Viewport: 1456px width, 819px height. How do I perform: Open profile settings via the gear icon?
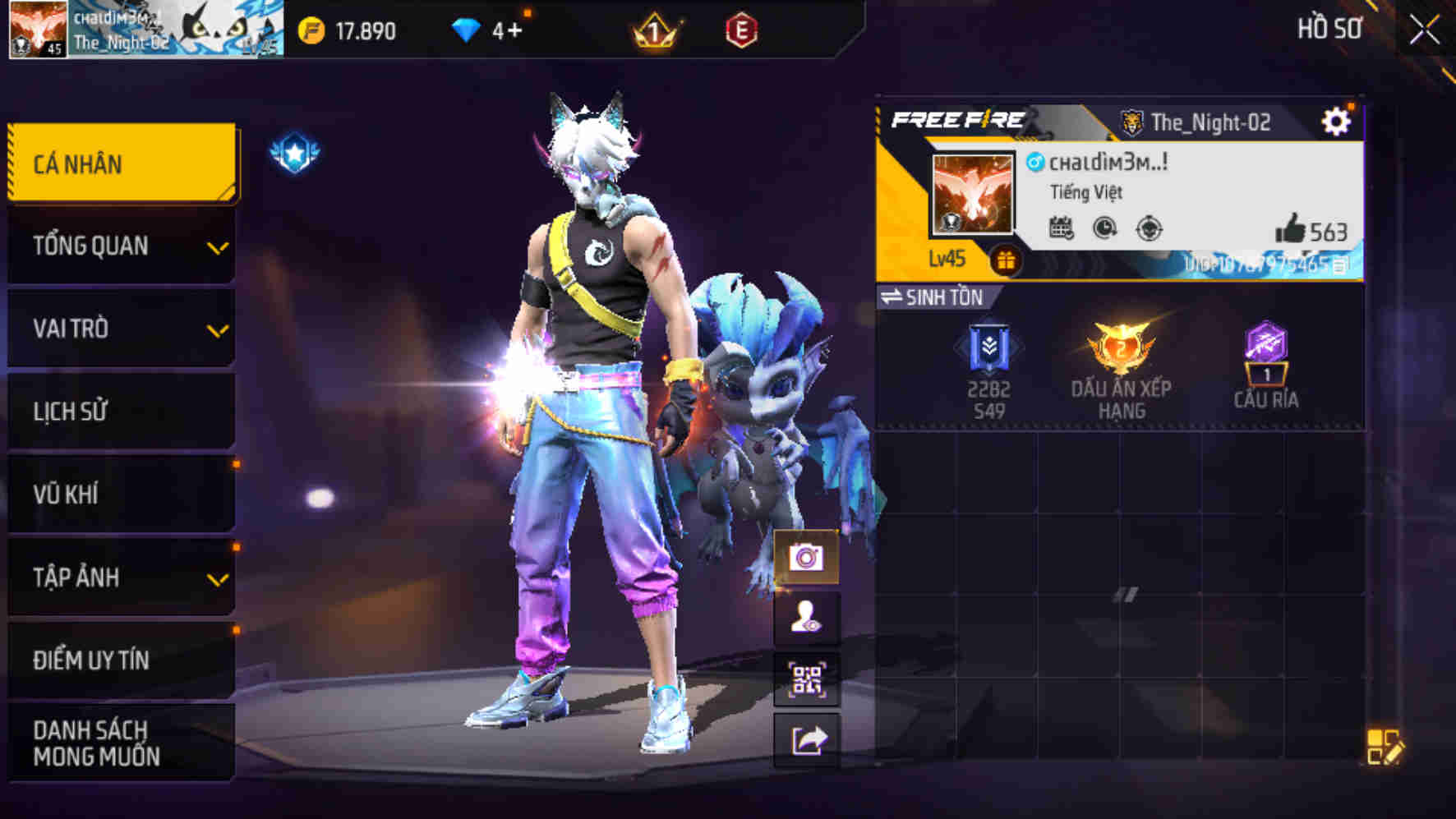tap(1338, 120)
